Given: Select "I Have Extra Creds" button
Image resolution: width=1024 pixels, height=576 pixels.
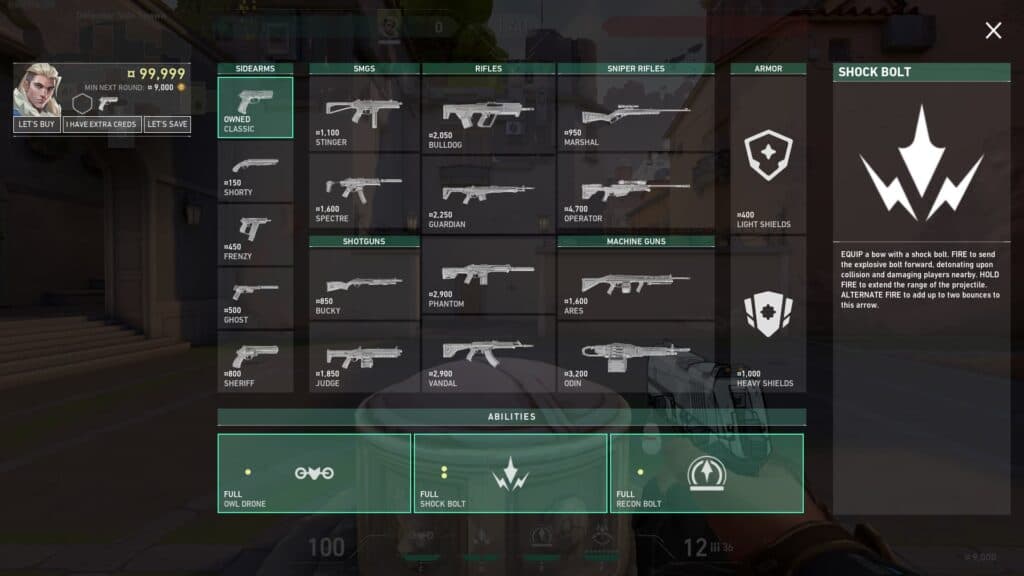Looking at the screenshot, I should point(102,125).
